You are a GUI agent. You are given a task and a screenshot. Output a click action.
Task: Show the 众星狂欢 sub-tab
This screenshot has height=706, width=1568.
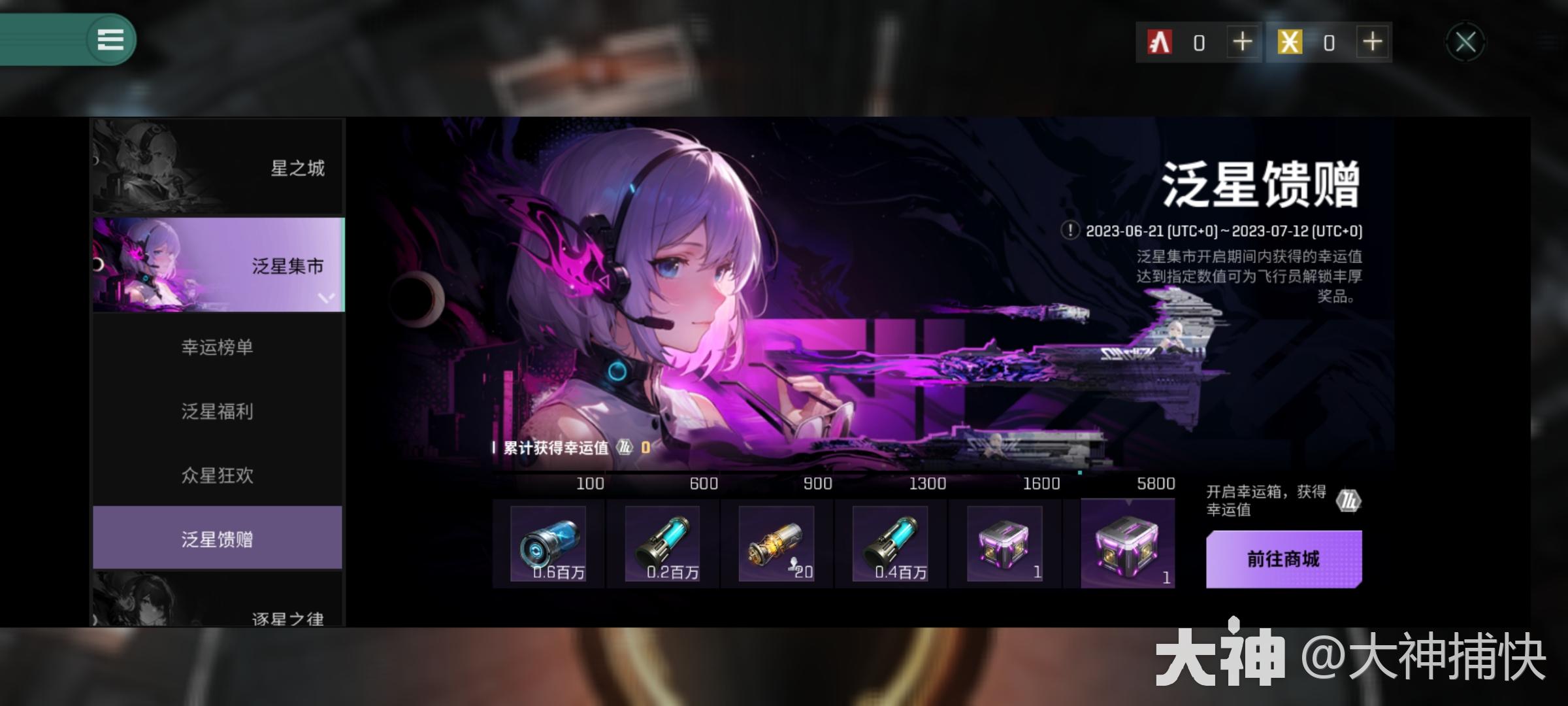coord(218,475)
